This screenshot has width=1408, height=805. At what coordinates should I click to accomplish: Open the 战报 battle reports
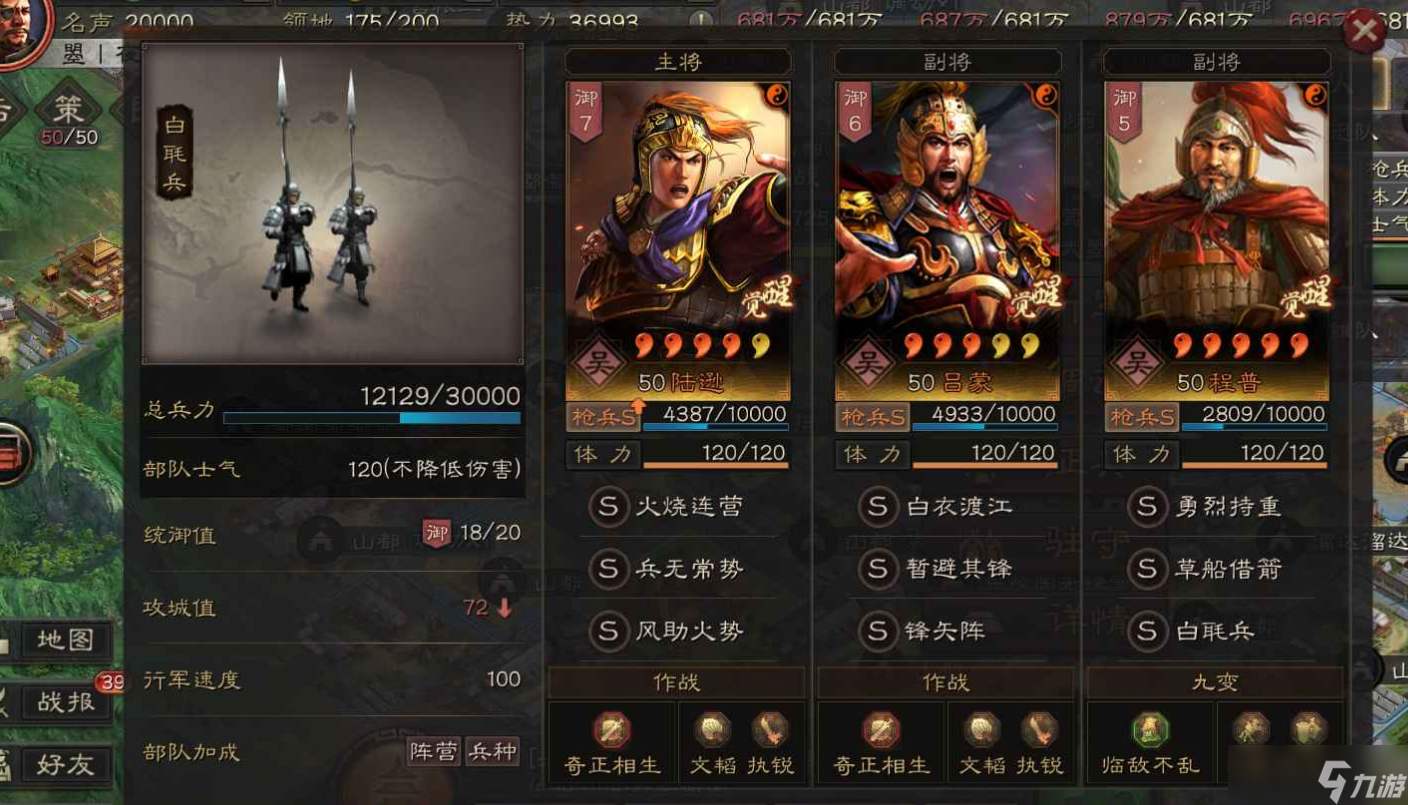[65, 702]
